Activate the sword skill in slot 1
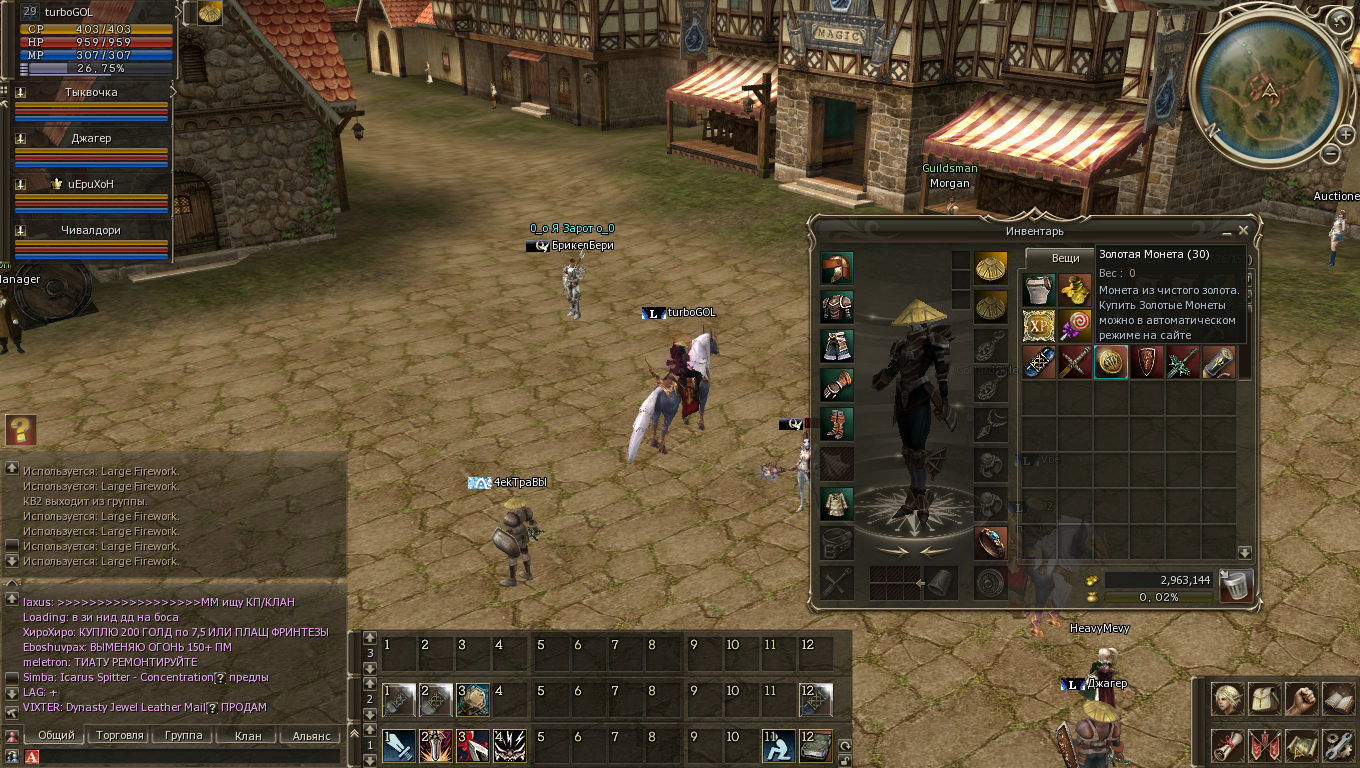Image resolution: width=1360 pixels, height=768 pixels. pos(398,745)
